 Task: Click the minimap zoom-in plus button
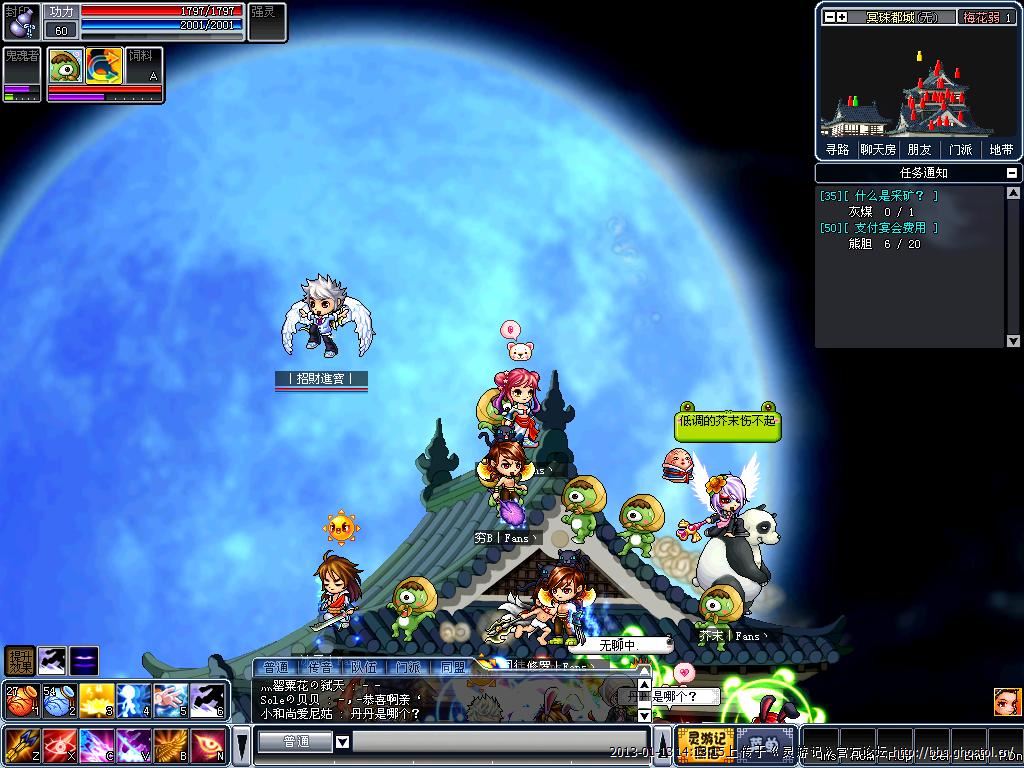pos(842,17)
